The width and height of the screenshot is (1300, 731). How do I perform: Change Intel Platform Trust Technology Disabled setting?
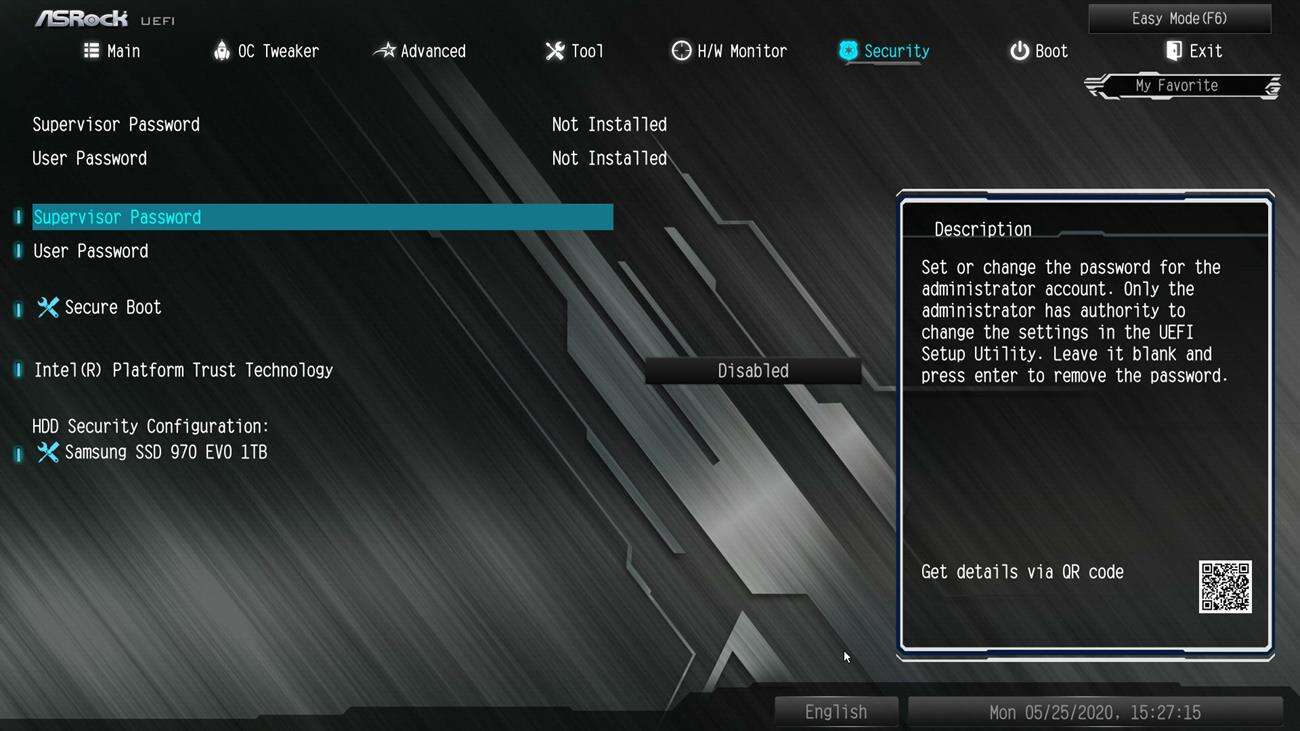pyautogui.click(x=753, y=370)
